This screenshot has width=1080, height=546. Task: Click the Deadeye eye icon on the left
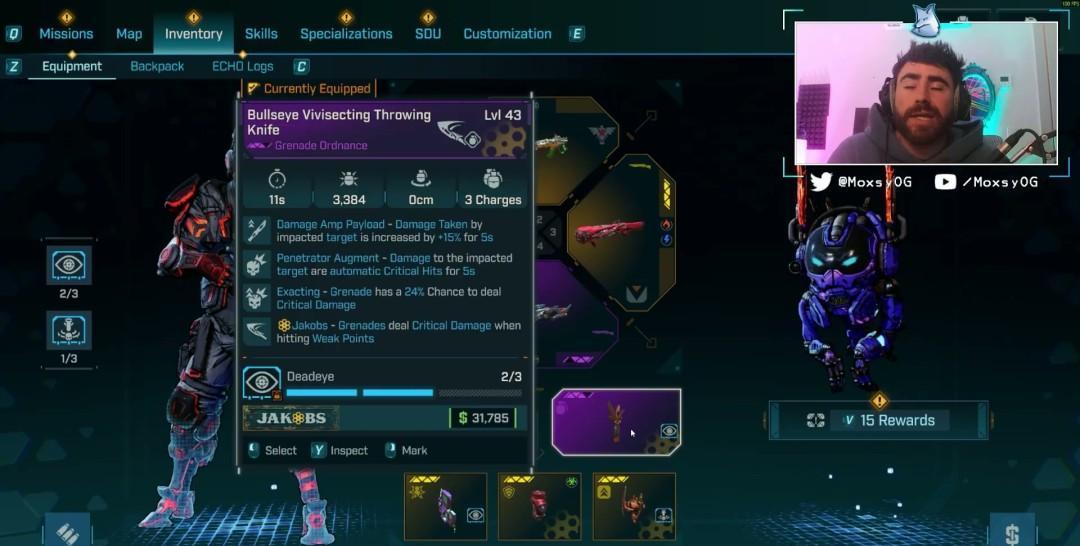click(x=70, y=266)
